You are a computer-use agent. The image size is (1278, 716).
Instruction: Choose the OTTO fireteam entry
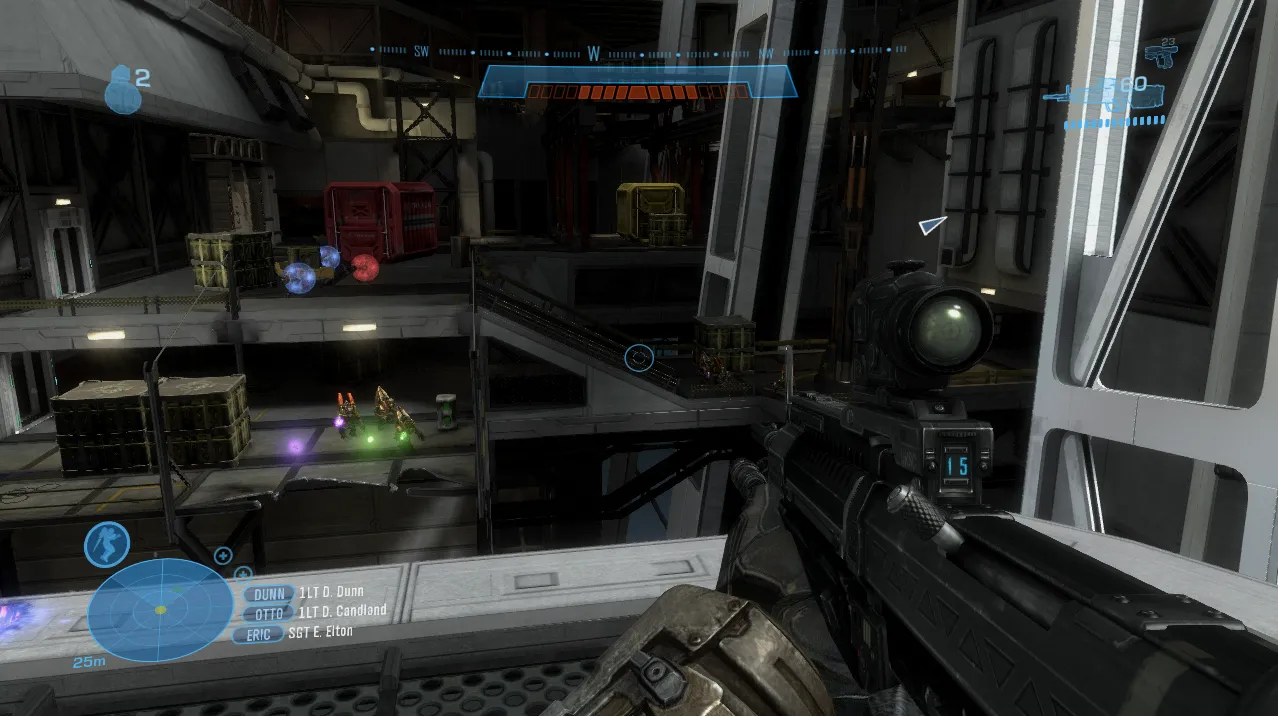(270, 613)
